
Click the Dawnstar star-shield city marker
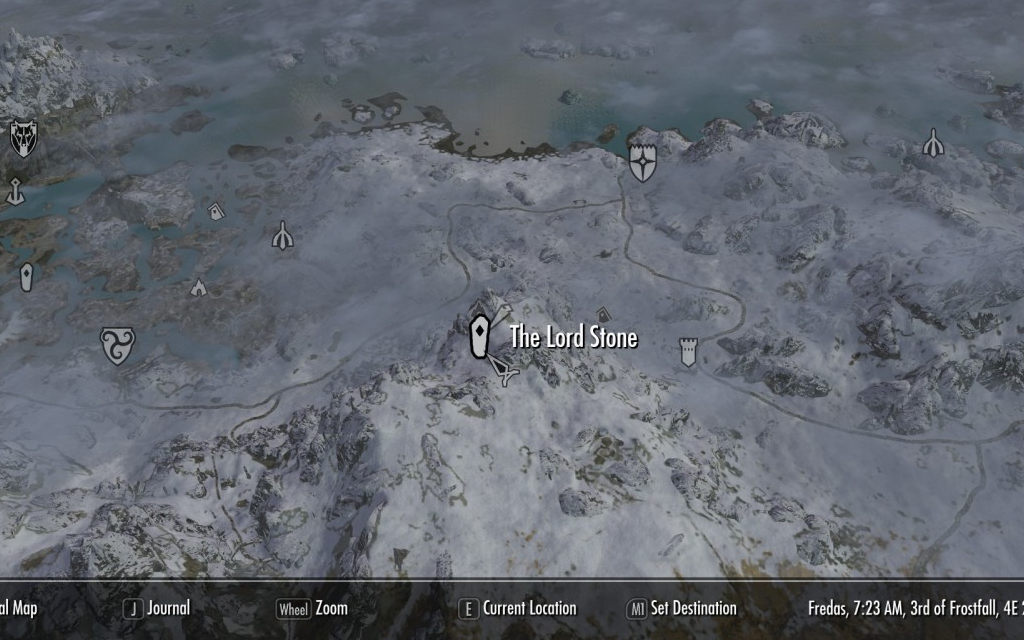(642, 161)
